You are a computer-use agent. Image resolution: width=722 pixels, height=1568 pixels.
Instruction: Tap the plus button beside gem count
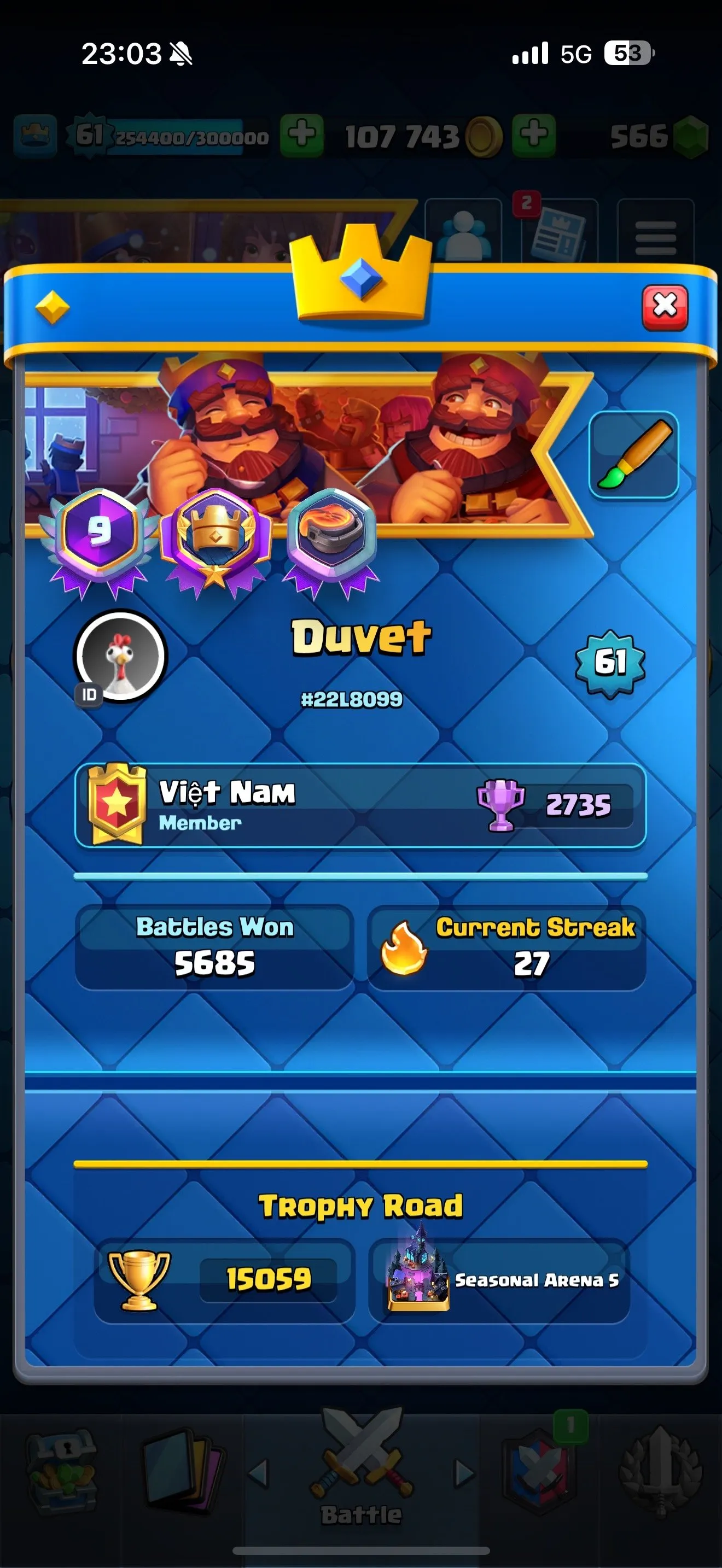coord(534,135)
